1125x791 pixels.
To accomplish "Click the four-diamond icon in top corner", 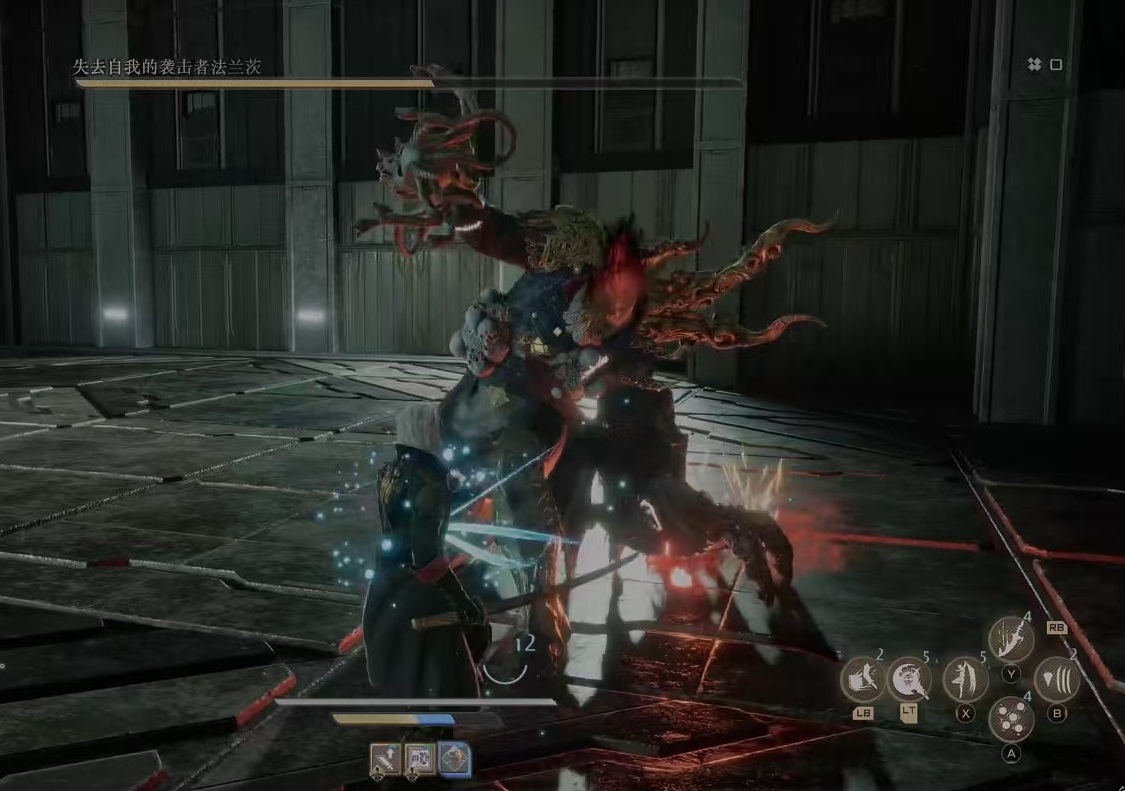I will pyautogui.click(x=1034, y=65).
